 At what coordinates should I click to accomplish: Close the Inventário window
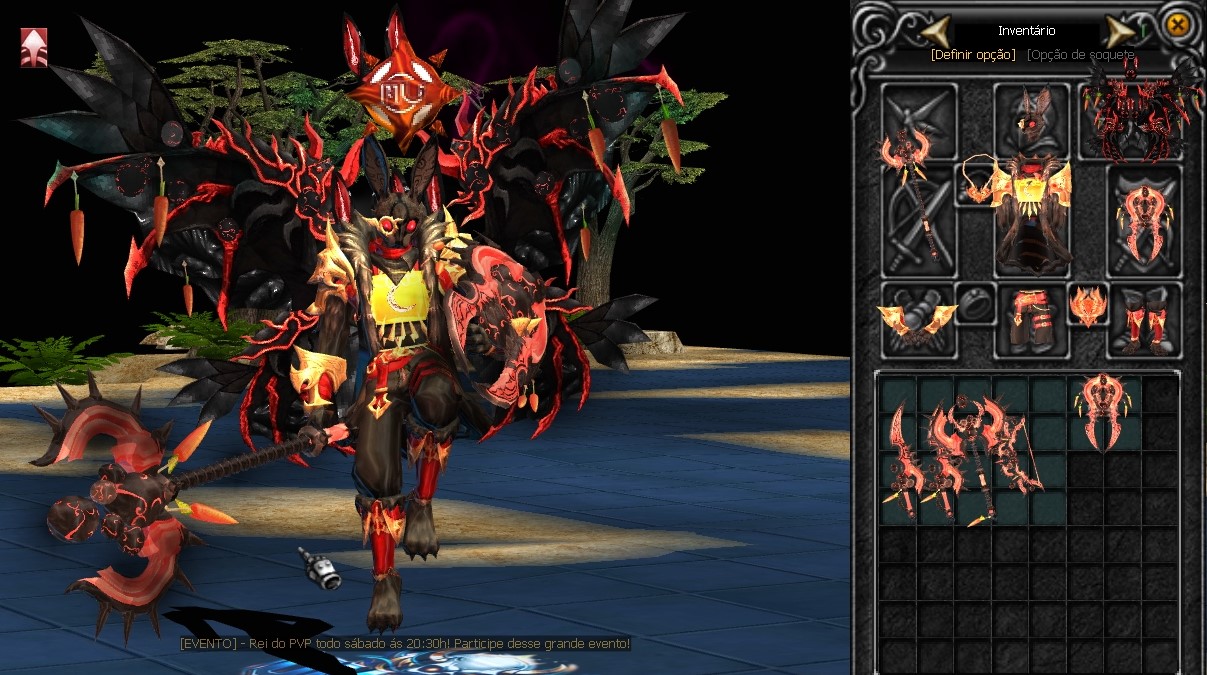tap(1178, 24)
